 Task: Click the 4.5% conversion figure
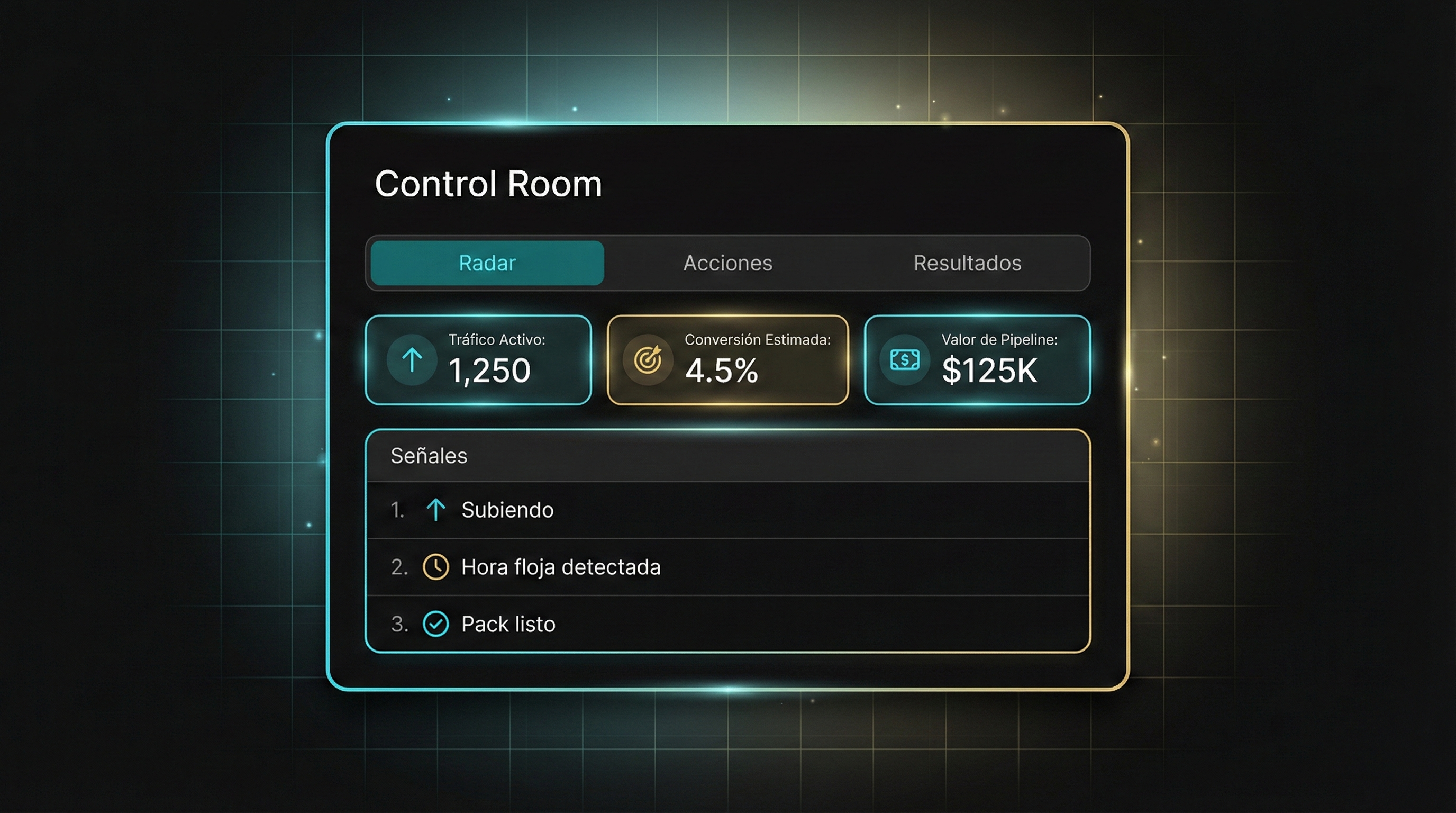pyautogui.click(x=722, y=371)
